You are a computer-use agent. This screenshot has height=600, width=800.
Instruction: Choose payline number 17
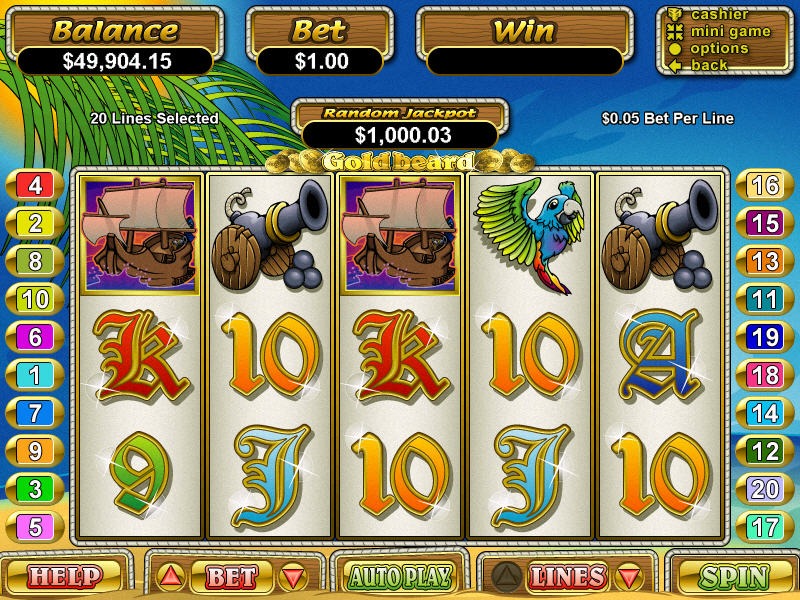[765, 527]
